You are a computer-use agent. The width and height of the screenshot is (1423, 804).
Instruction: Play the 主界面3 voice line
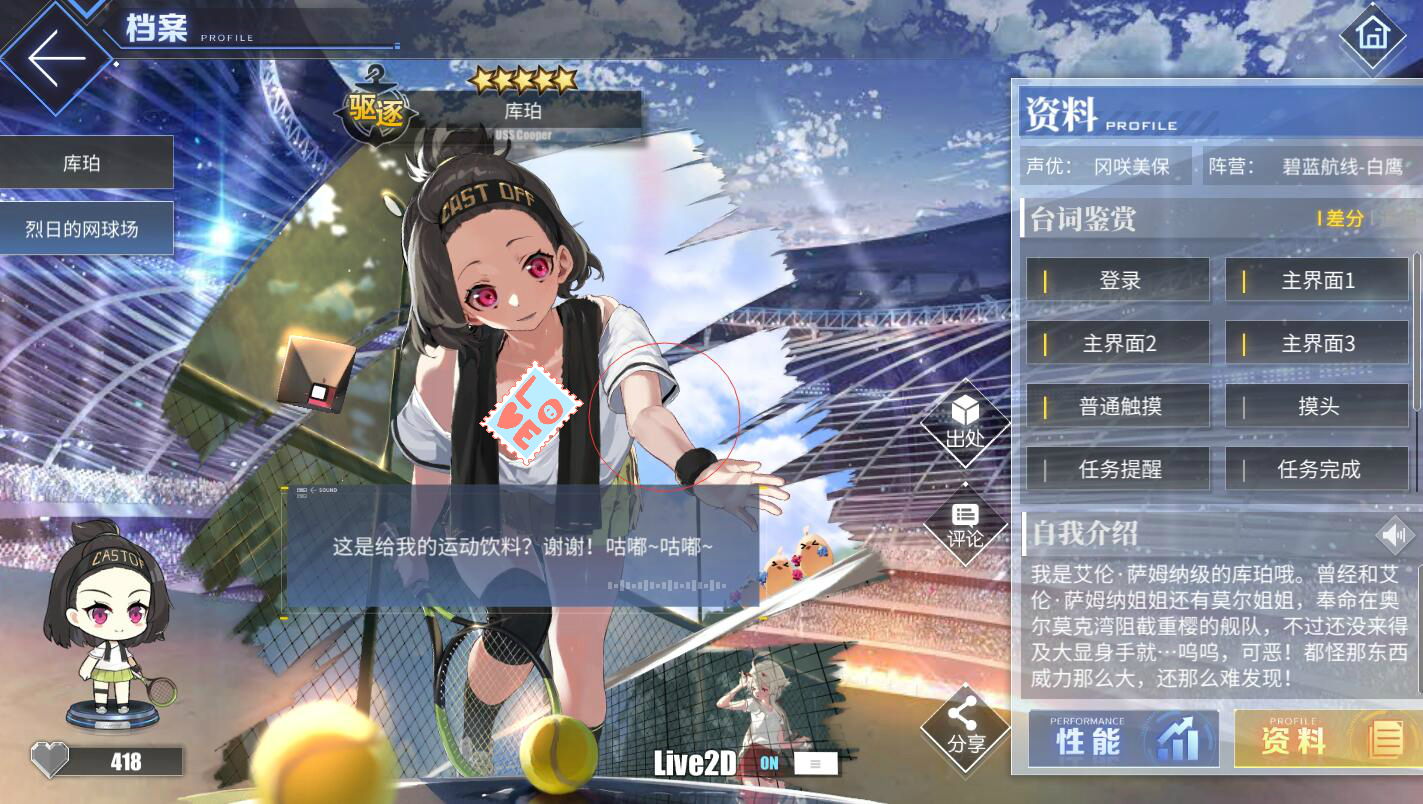pos(1317,344)
